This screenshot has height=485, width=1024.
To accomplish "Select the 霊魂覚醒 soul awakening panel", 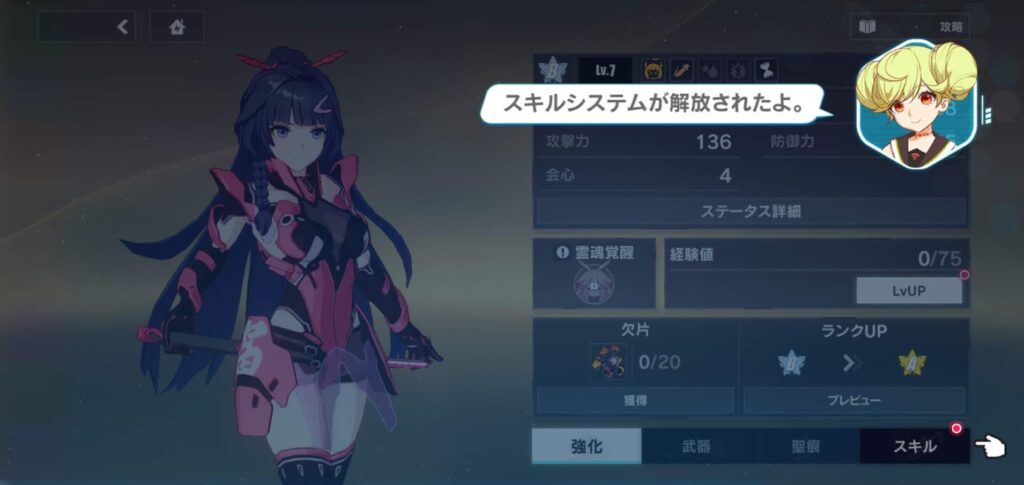I will coord(594,272).
